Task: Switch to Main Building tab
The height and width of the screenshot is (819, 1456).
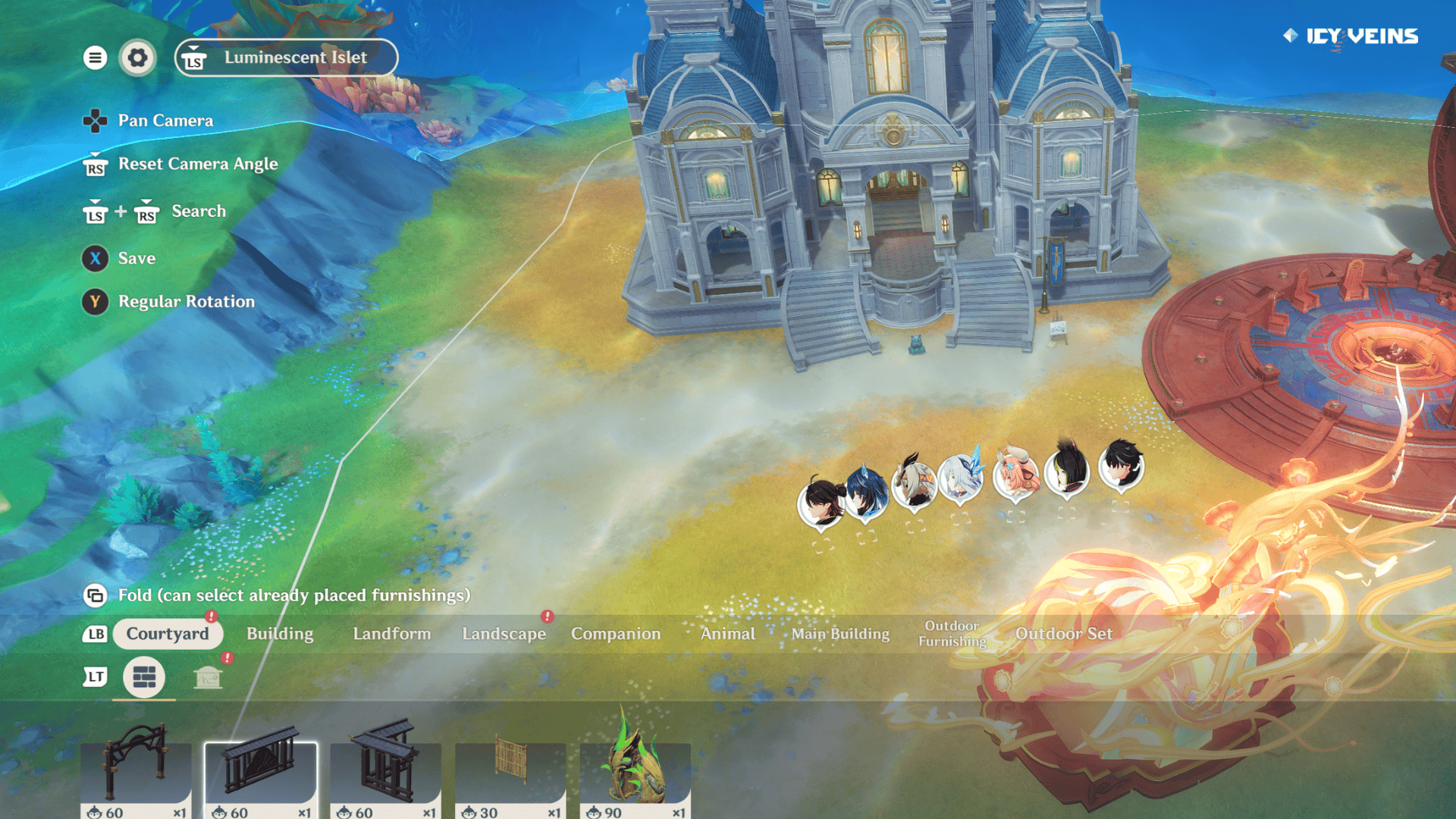Action: (840, 634)
